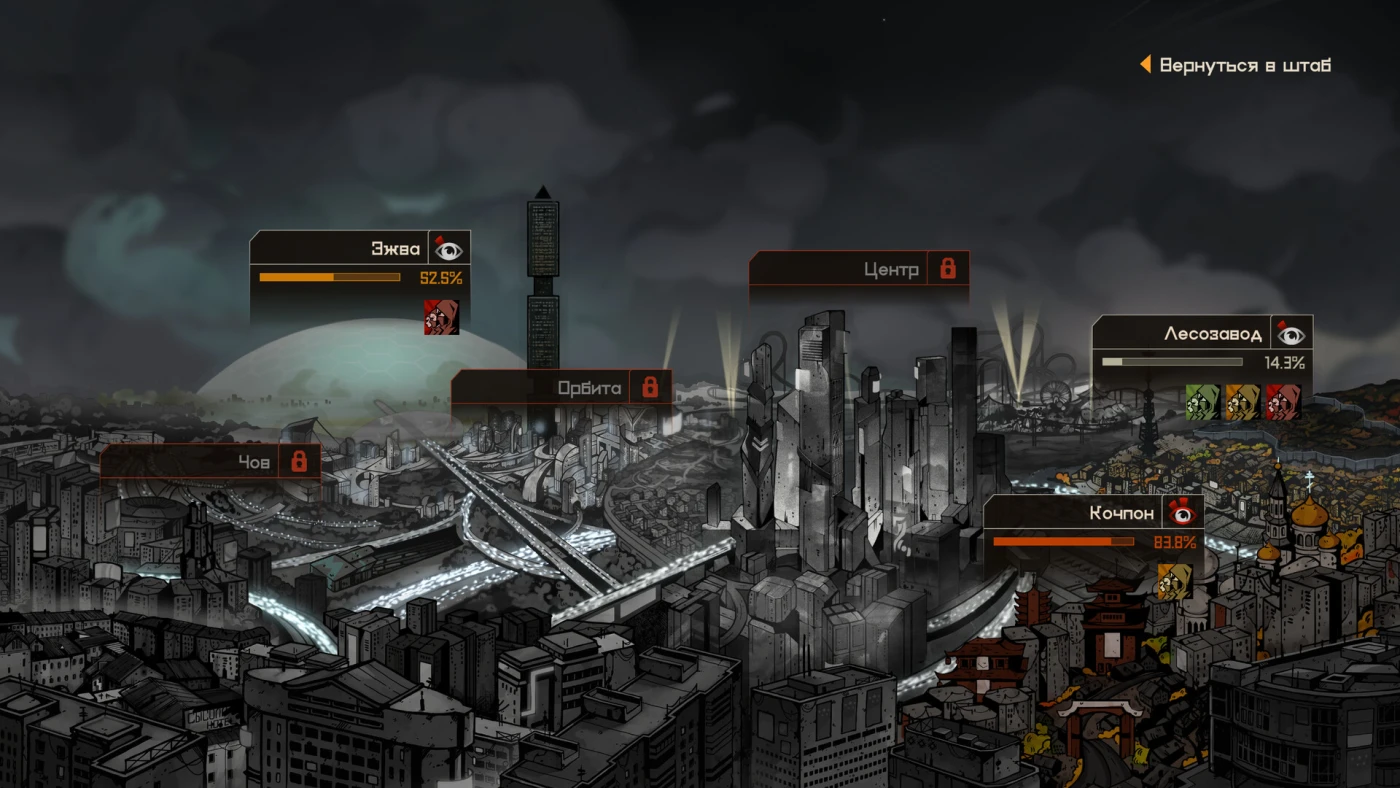Pick the locked Чов district

point(254,462)
